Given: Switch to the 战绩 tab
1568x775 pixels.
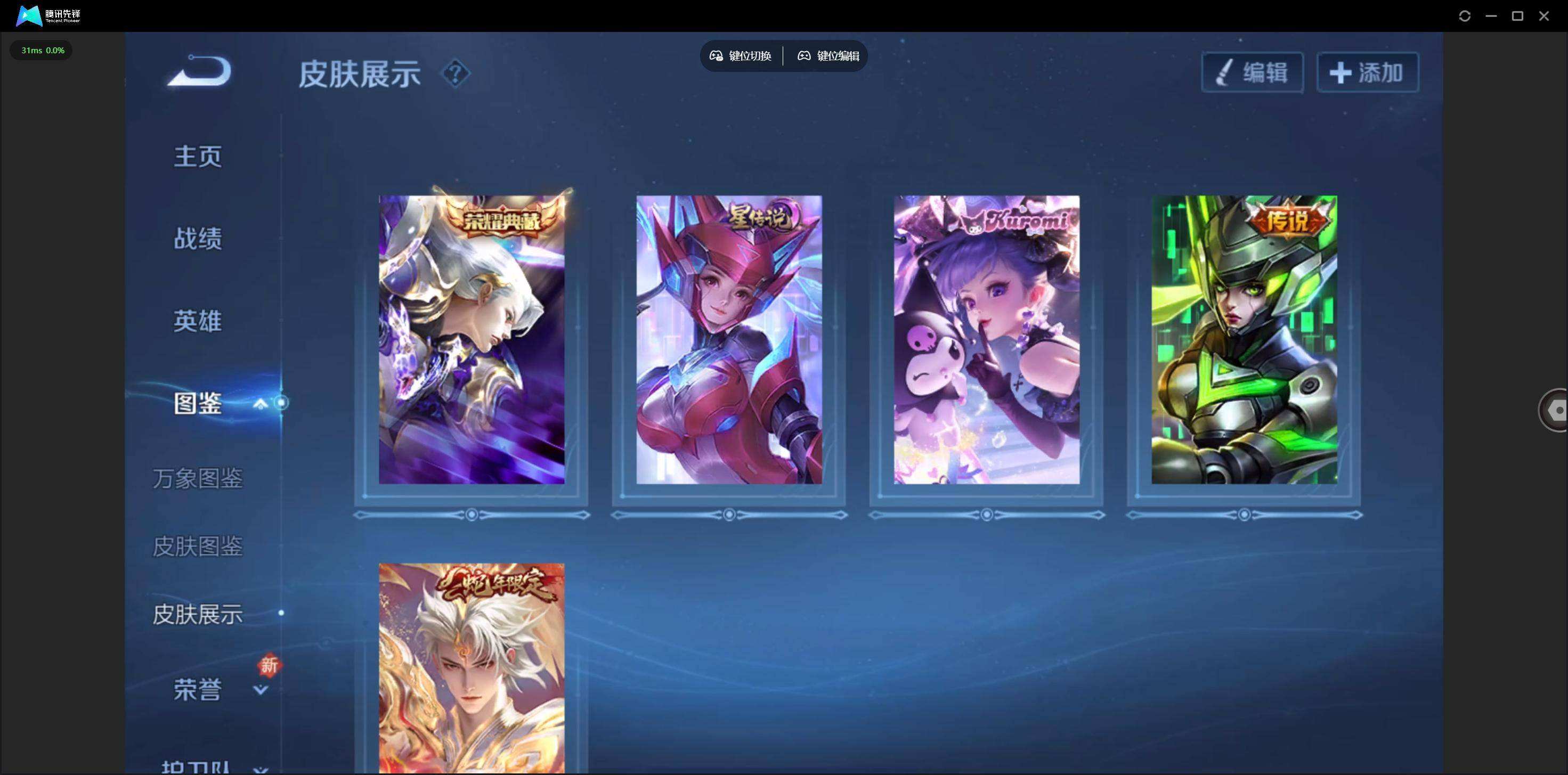Looking at the screenshot, I should click(x=198, y=239).
